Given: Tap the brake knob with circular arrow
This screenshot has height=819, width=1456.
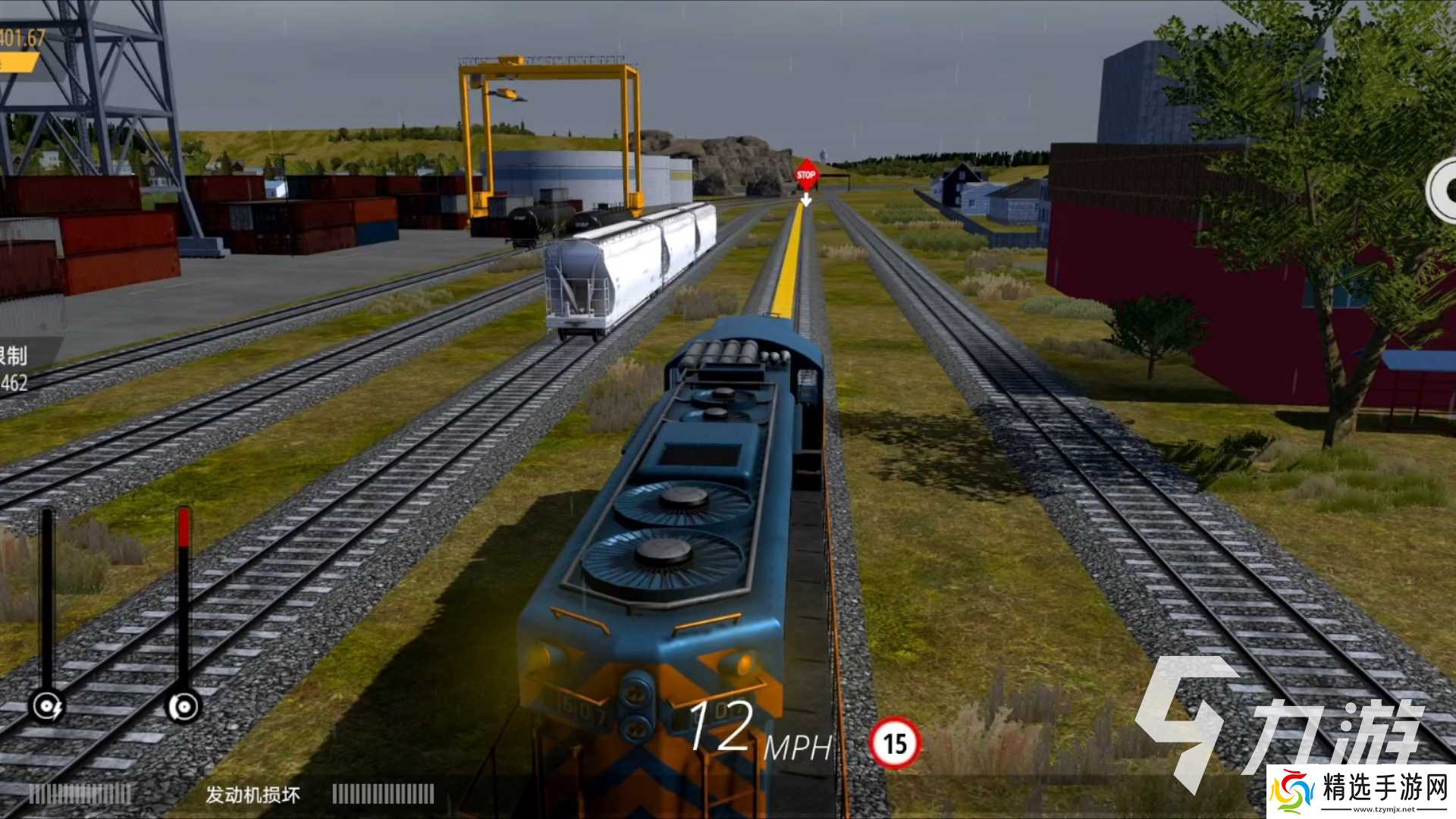Looking at the screenshot, I should pyautogui.click(x=184, y=708).
